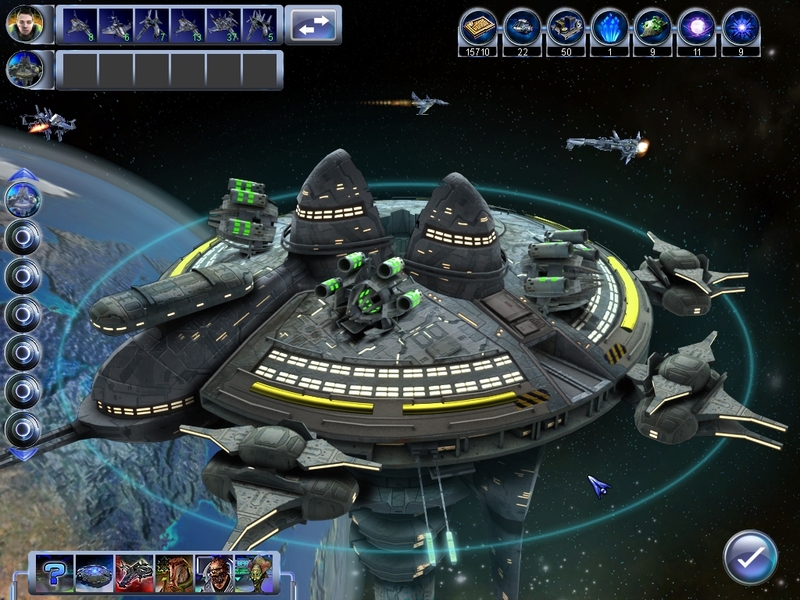Image resolution: width=800 pixels, height=600 pixels.
Task: Select the filled station slot in the side list
Action: [23, 199]
